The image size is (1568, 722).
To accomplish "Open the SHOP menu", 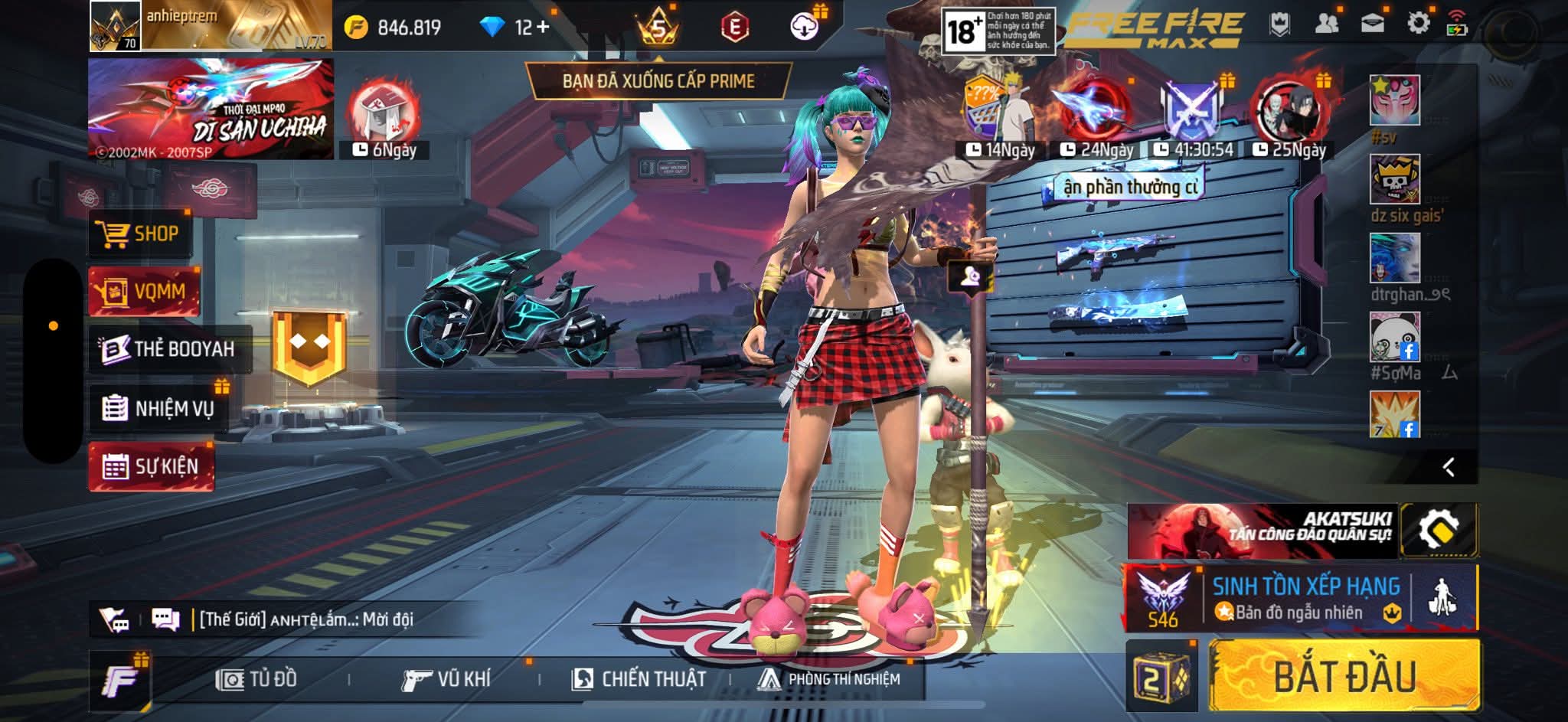I will (140, 234).
